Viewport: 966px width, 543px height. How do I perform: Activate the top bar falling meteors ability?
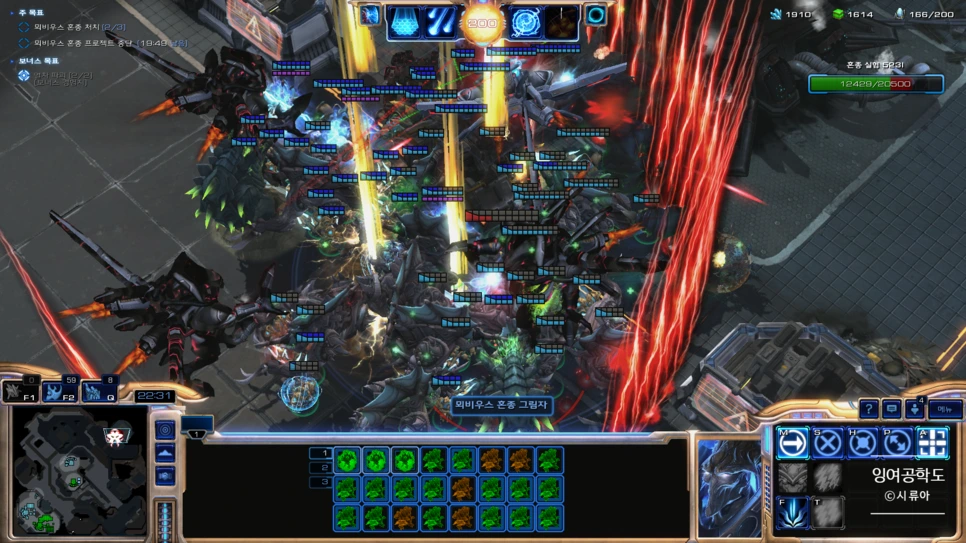click(441, 19)
